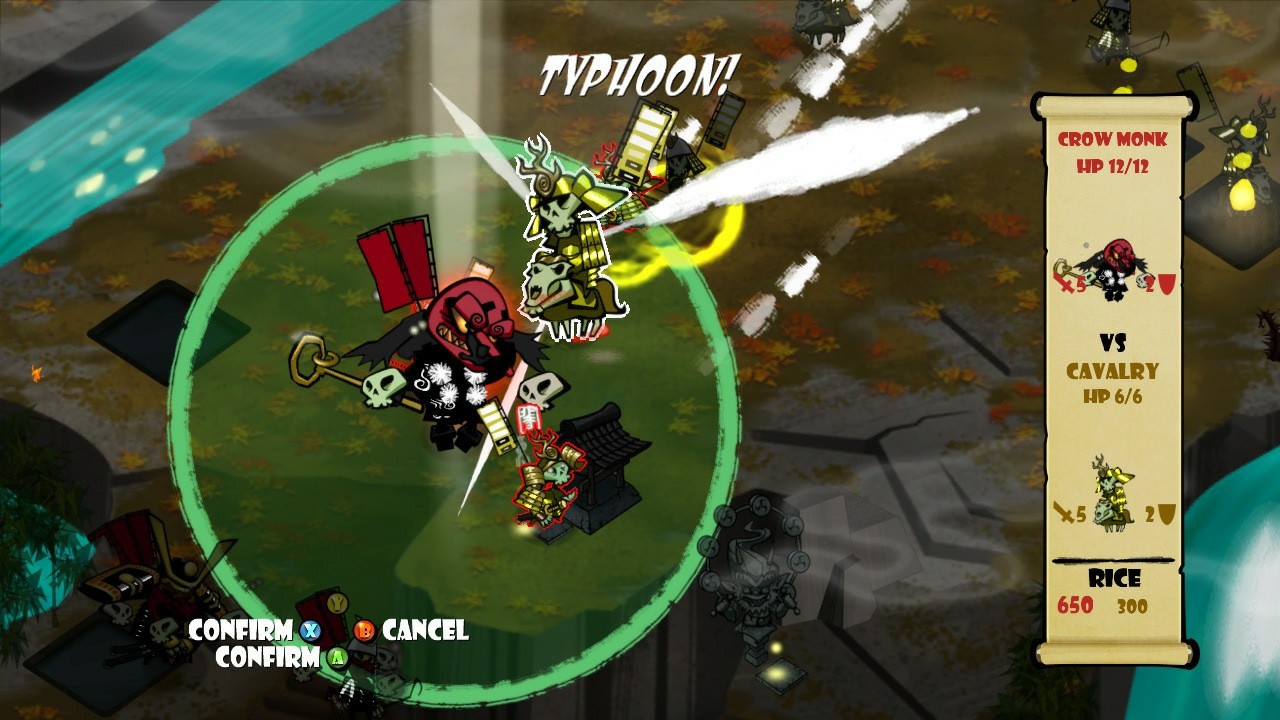The image size is (1280, 720).
Task: Click the shield icon beside Crow Monk portrait
Action: [1167, 286]
